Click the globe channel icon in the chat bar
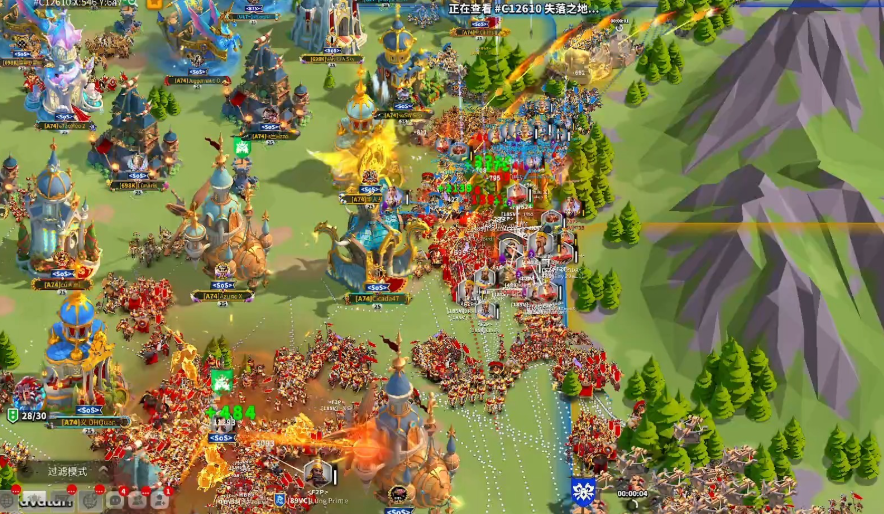This screenshot has width=884, height=514. pyautogui.click(x=8, y=498)
